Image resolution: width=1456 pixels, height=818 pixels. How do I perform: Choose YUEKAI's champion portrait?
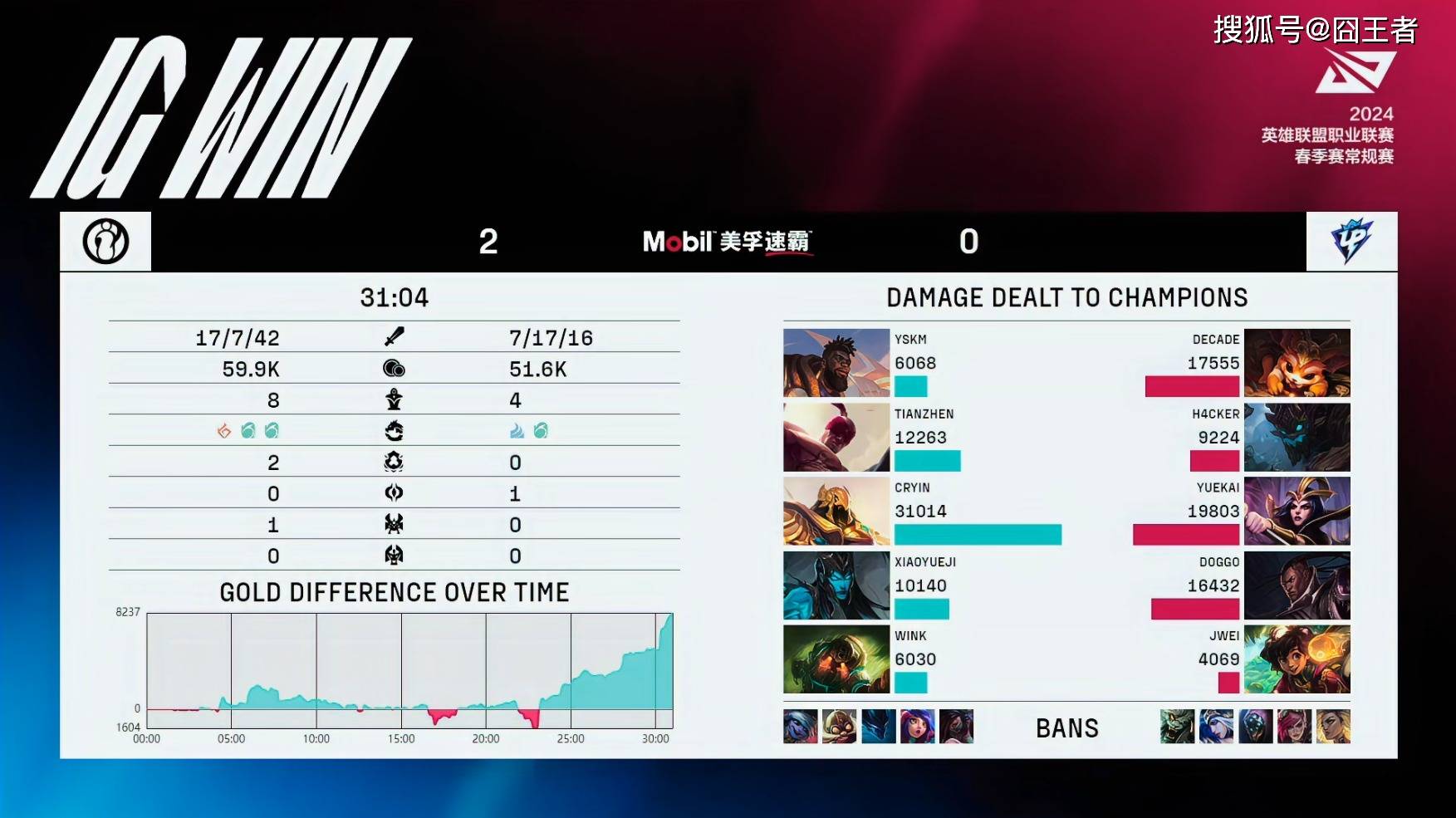pos(1297,511)
